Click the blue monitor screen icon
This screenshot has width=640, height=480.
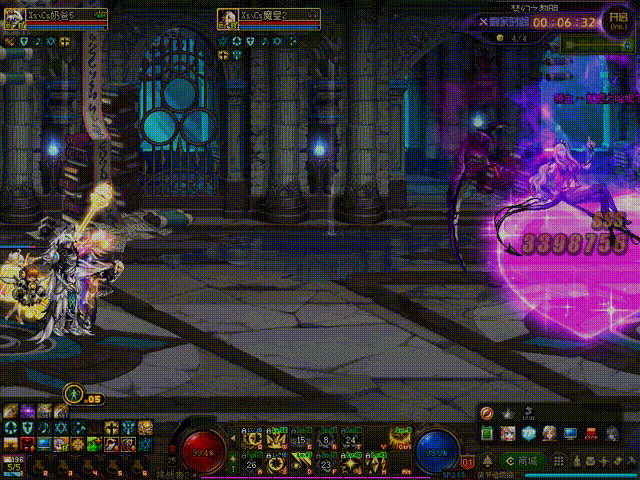(x=570, y=433)
